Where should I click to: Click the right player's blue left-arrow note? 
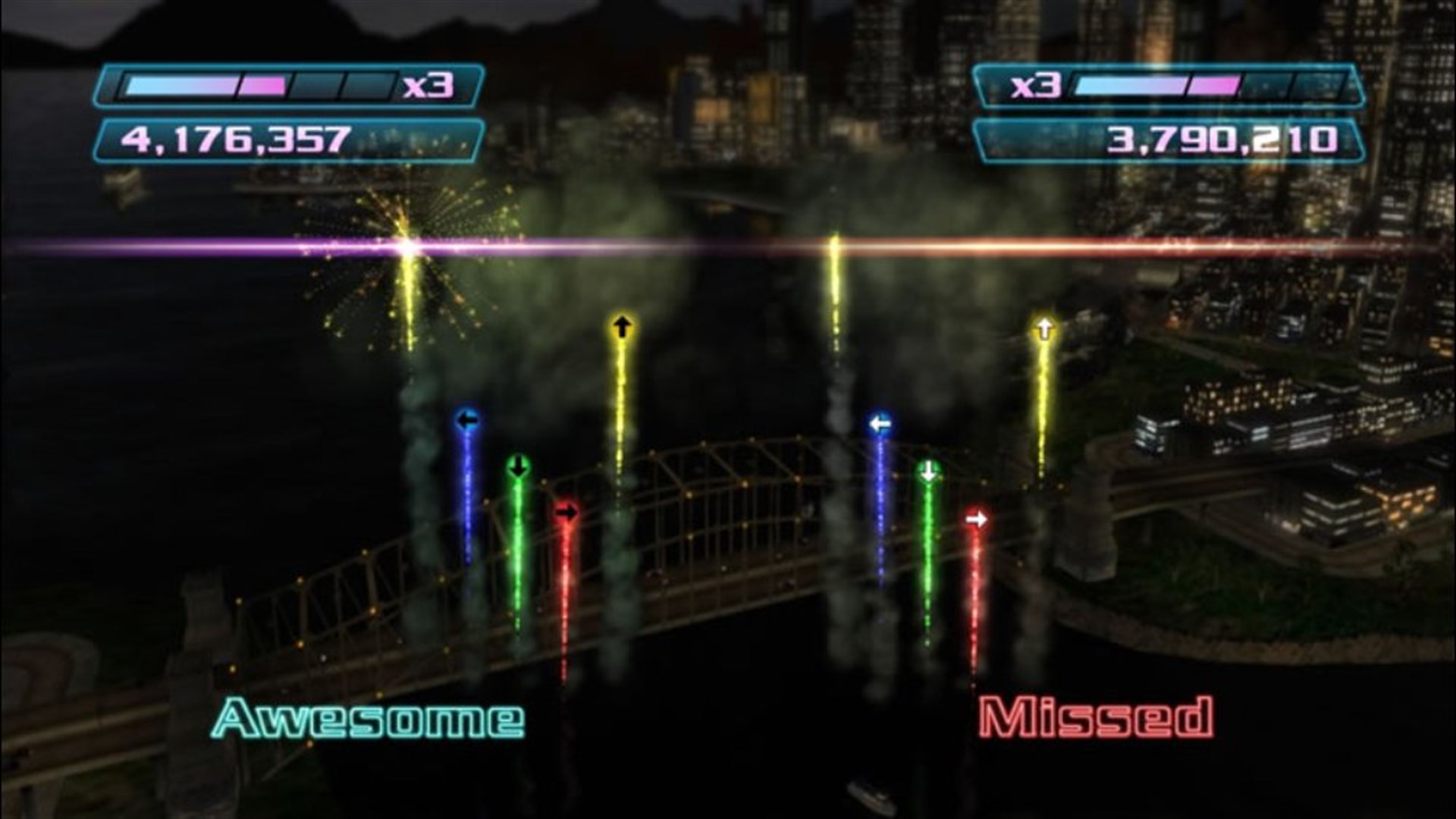point(879,423)
